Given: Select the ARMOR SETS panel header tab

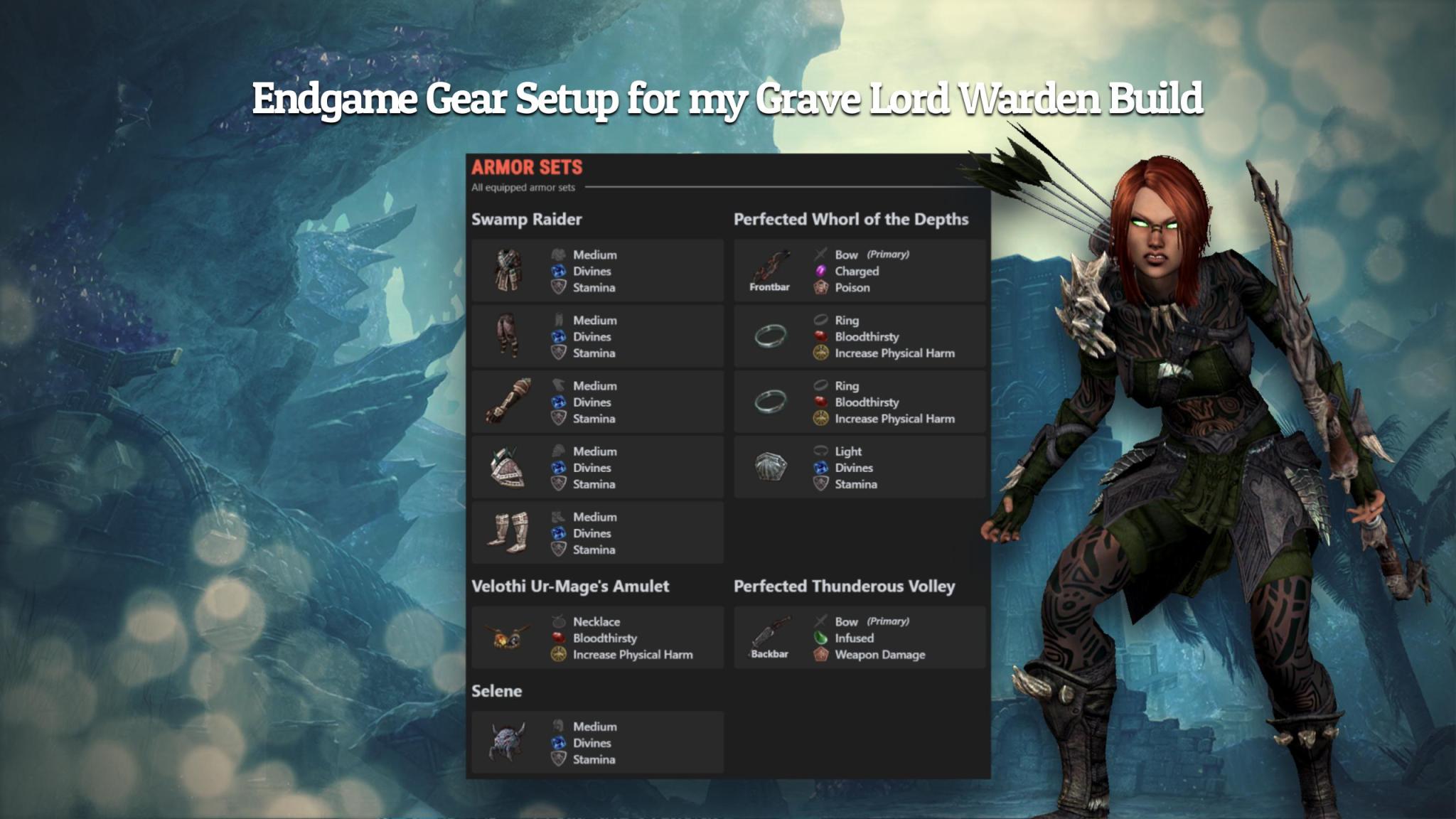Looking at the screenshot, I should click(x=527, y=168).
